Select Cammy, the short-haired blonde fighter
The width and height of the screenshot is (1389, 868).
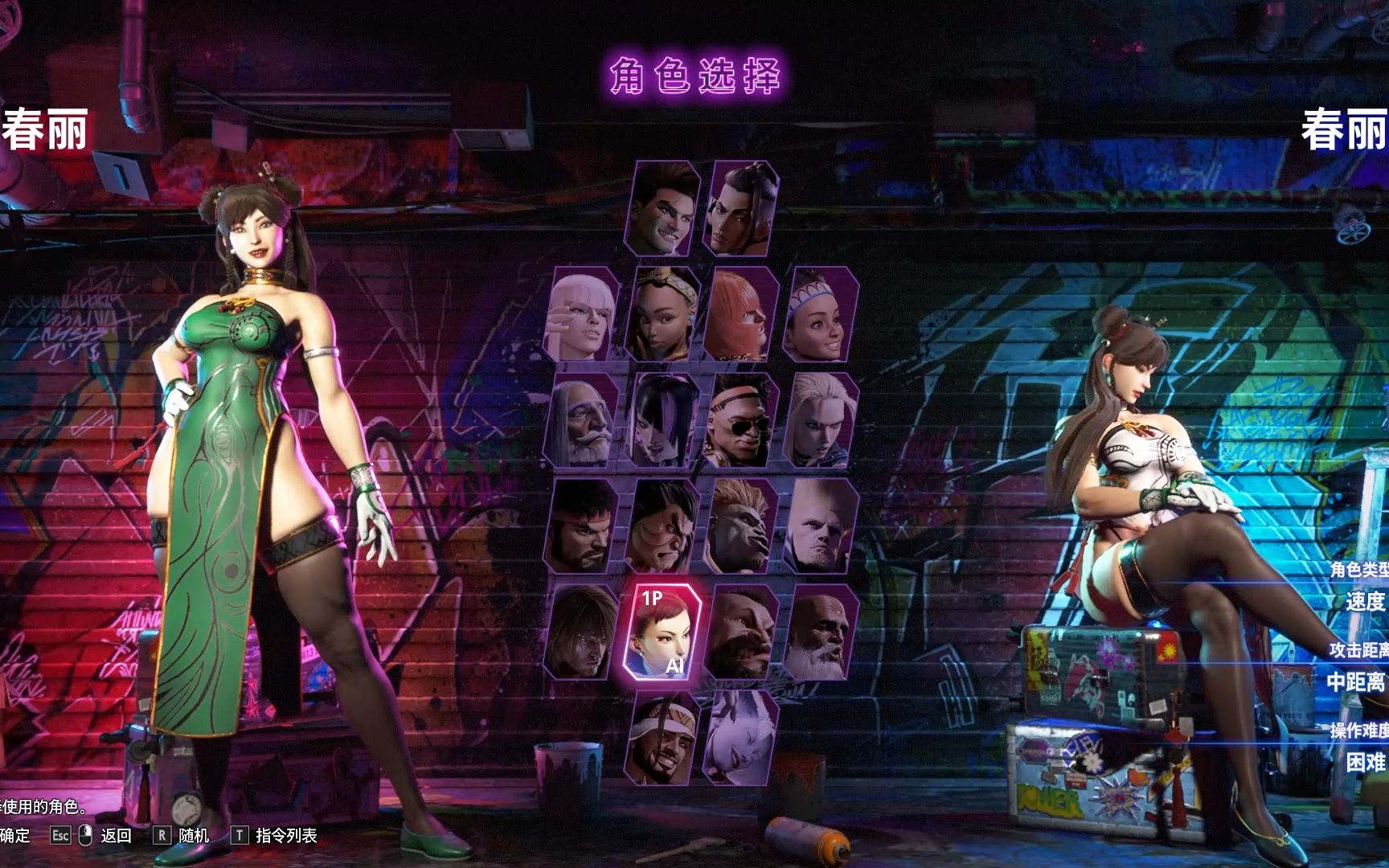[x=821, y=421]
